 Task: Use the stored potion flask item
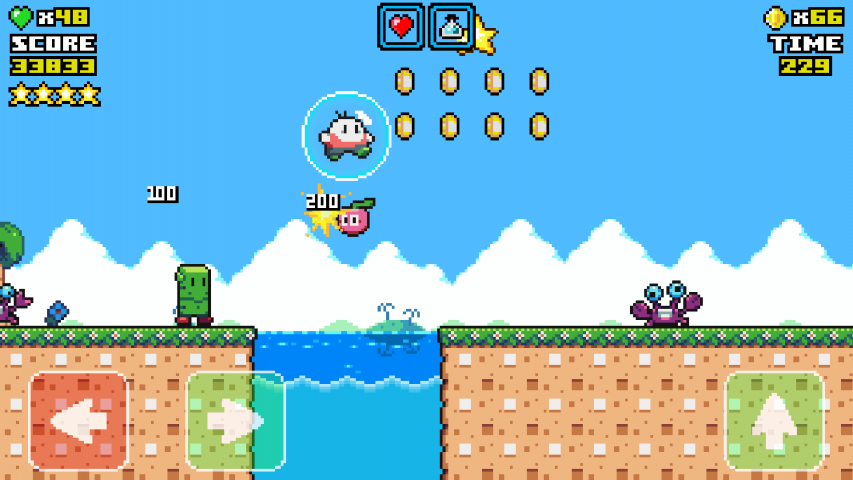tap(451, 27)
